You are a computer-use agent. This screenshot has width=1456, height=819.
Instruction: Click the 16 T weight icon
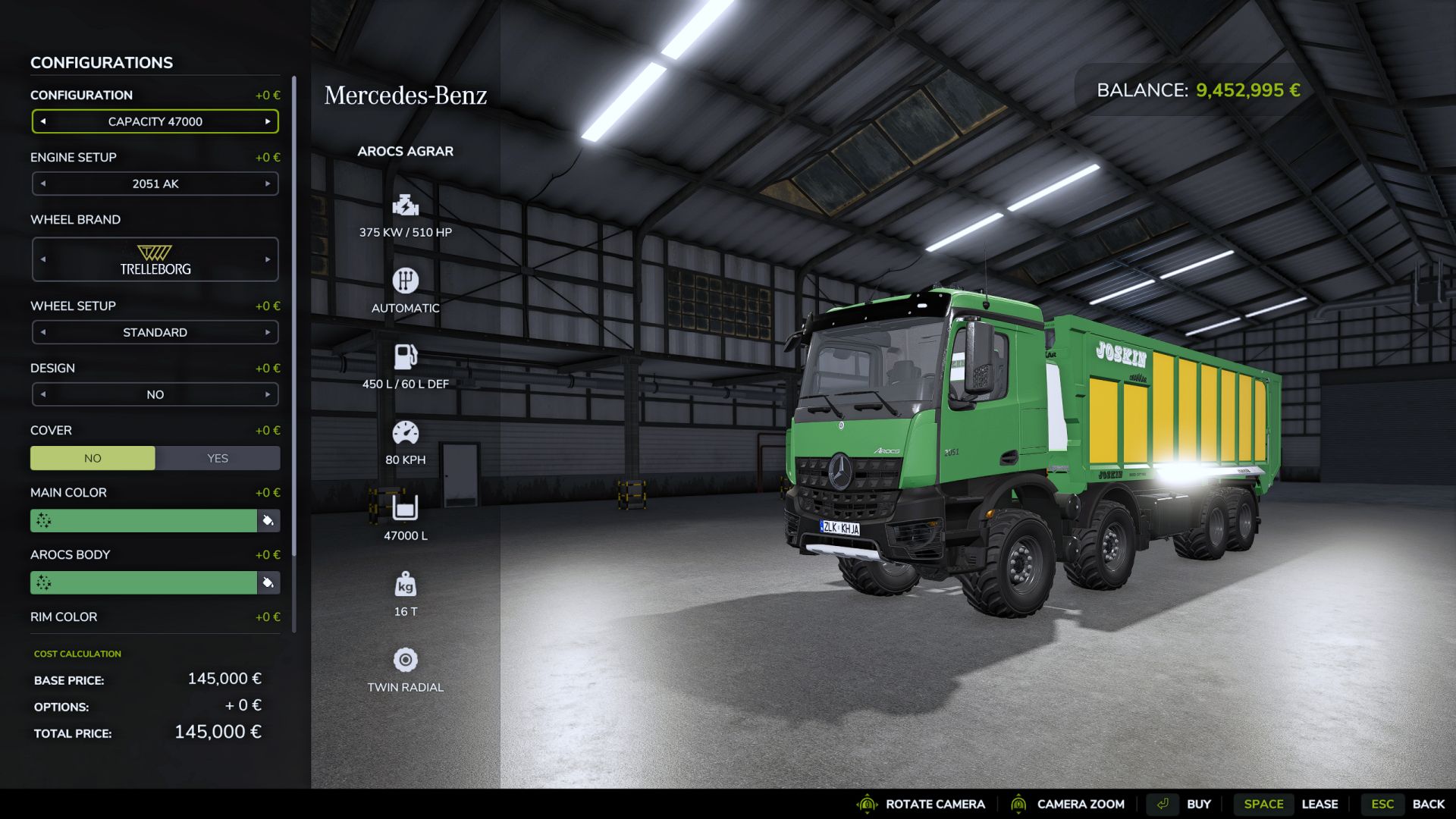coord(406,584)
